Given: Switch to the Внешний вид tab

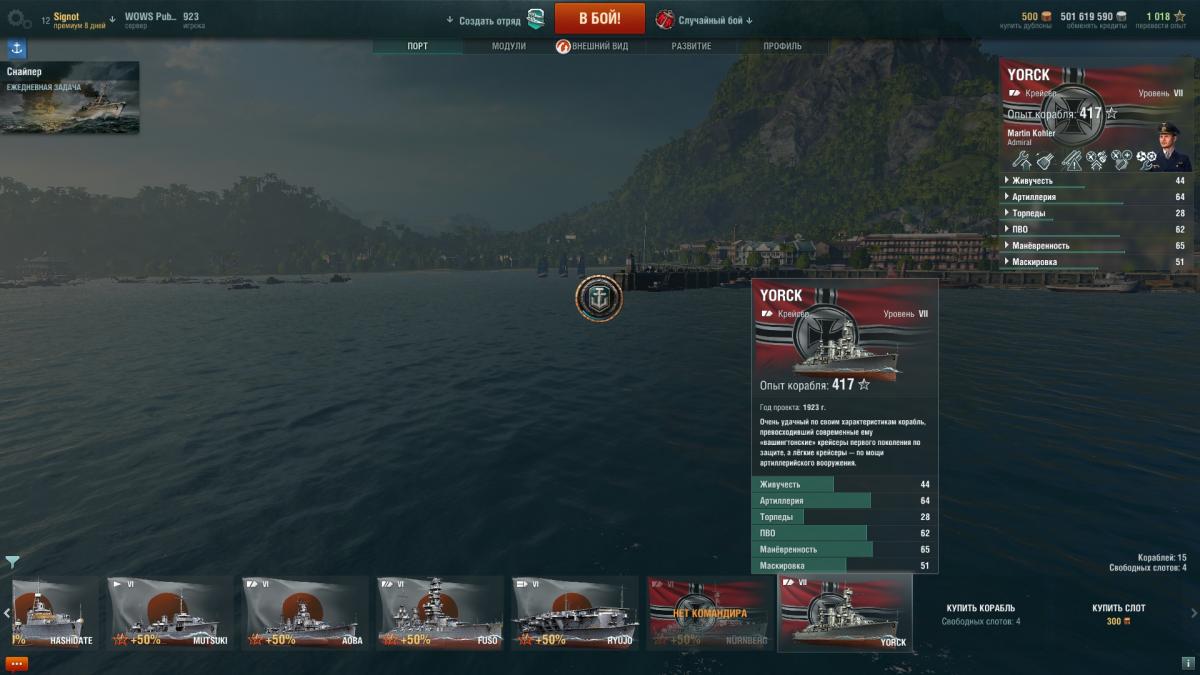Looking at the screenshot, I should tap(599, 47).
